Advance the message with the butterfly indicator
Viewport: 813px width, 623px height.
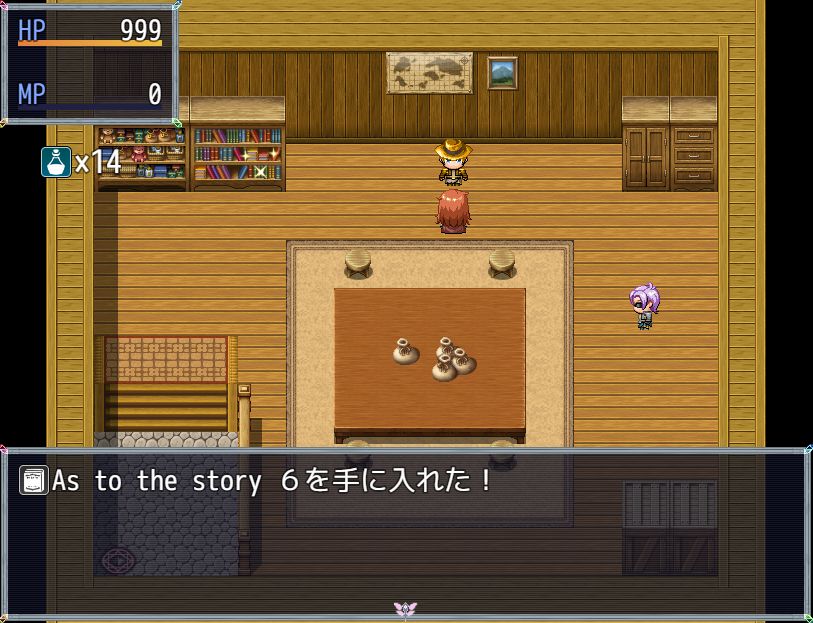point(405,608)
